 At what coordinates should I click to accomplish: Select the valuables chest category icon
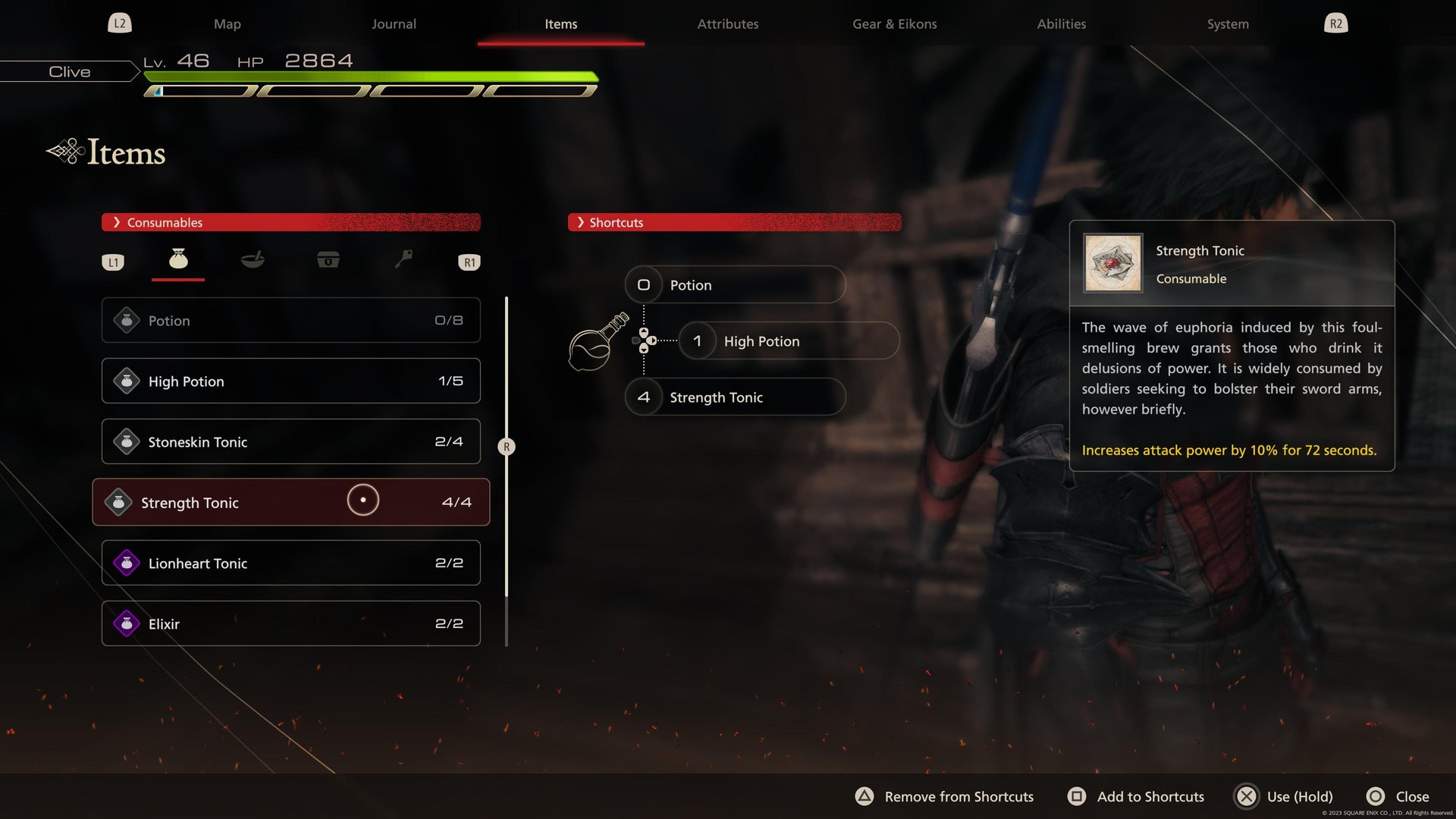[328, 260]
